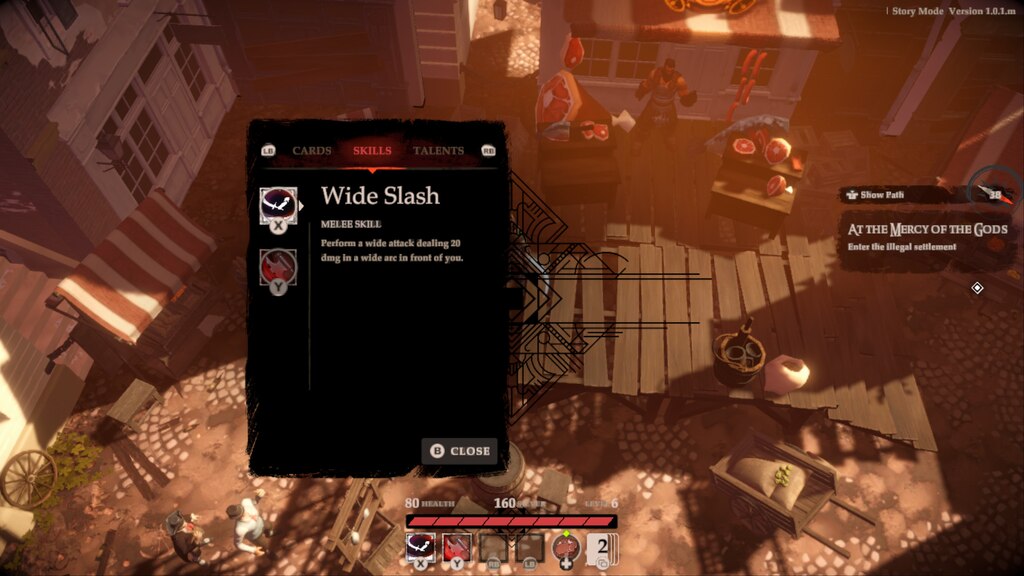The width and height of the screenshot is (1024, 576).
Task: Activate Wide Slash on the hotbar
Action: (x=421, y=546)
